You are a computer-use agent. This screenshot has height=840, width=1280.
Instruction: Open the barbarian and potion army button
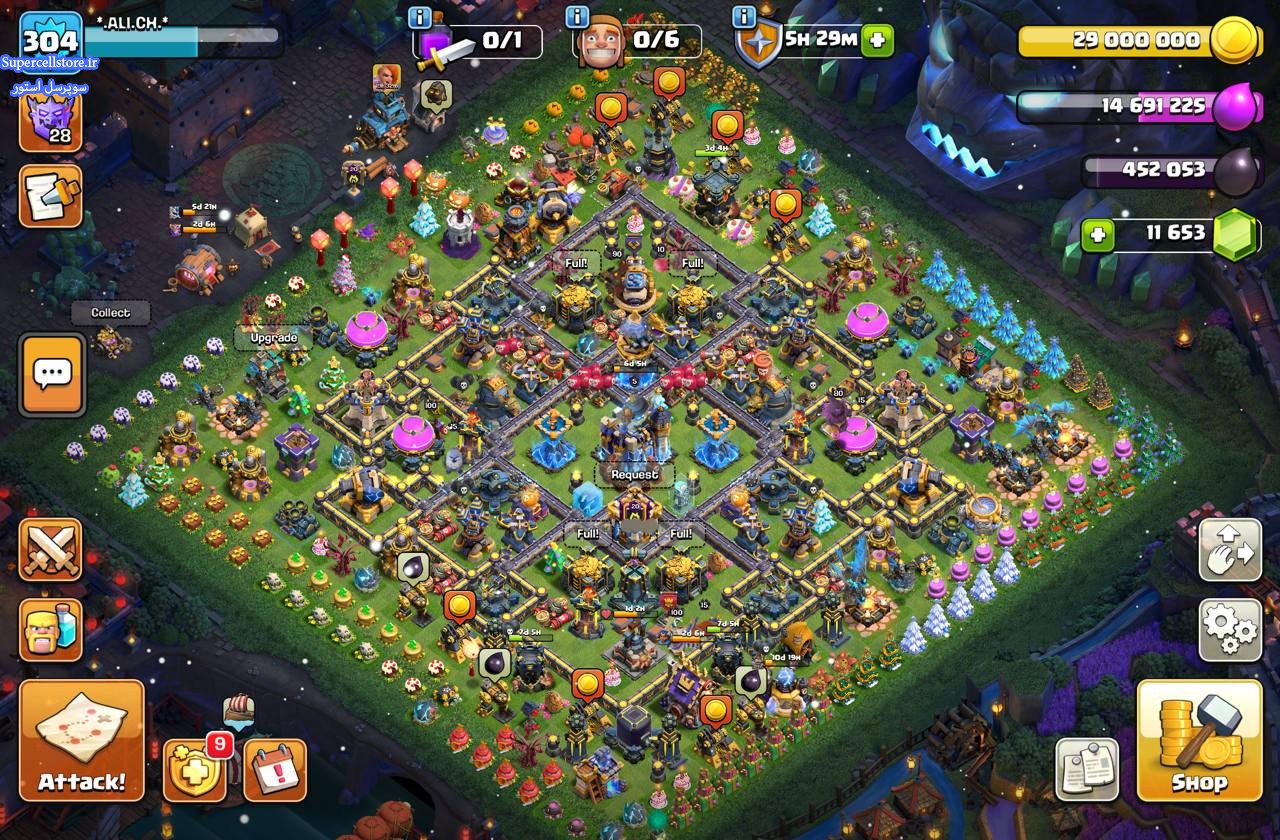point(50,629)
